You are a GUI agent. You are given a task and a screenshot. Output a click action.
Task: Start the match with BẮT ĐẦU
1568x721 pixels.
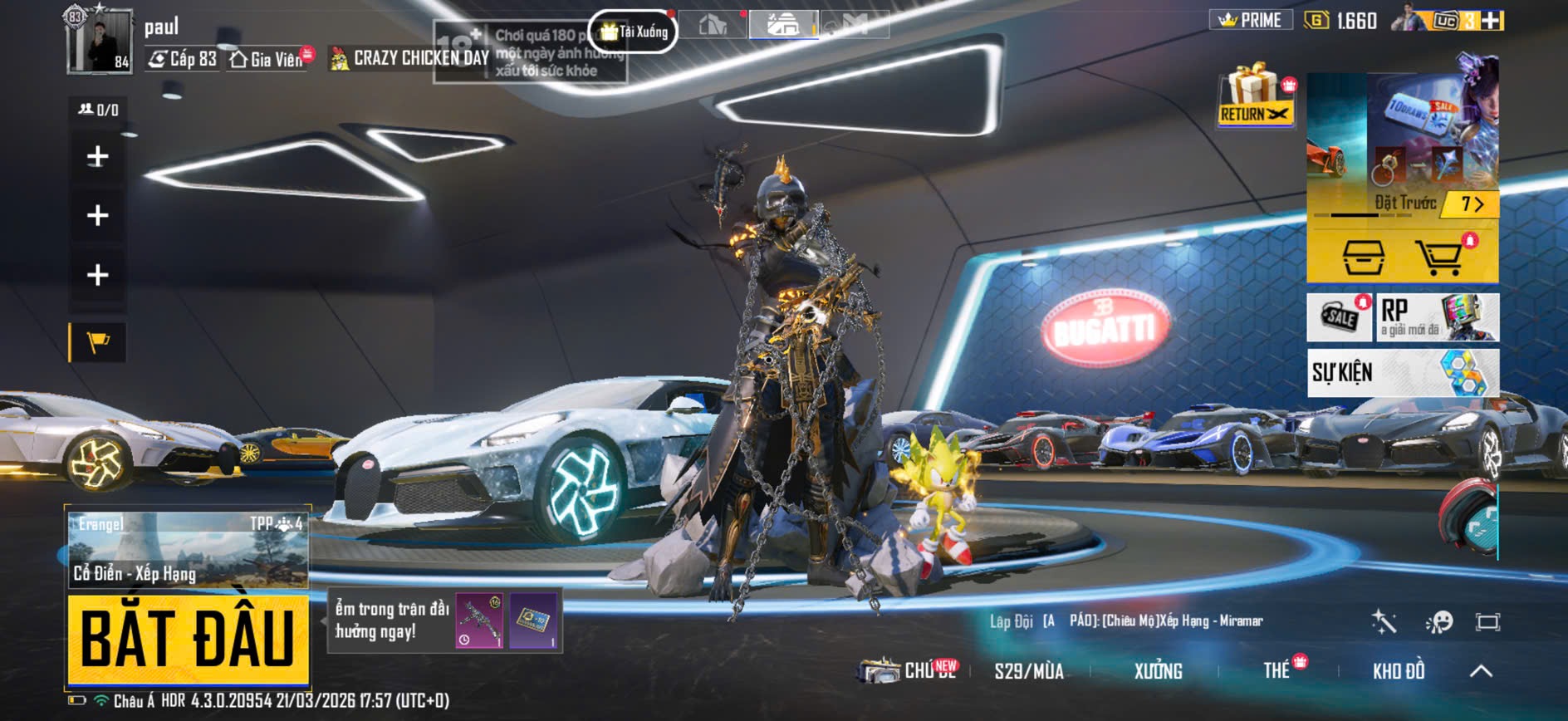pos(188,638)
